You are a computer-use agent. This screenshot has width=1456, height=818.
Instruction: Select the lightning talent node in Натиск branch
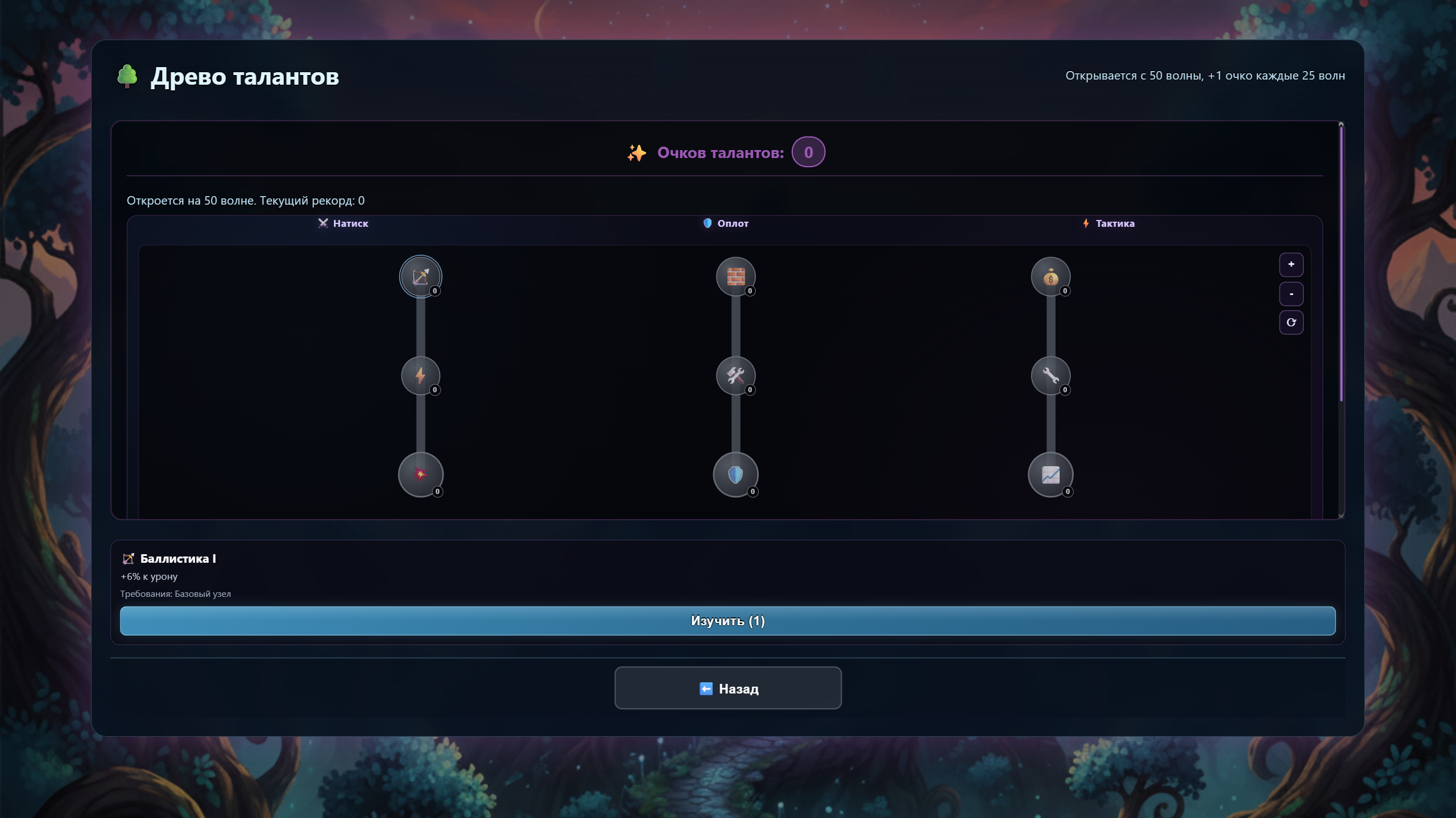pos(421,376)
